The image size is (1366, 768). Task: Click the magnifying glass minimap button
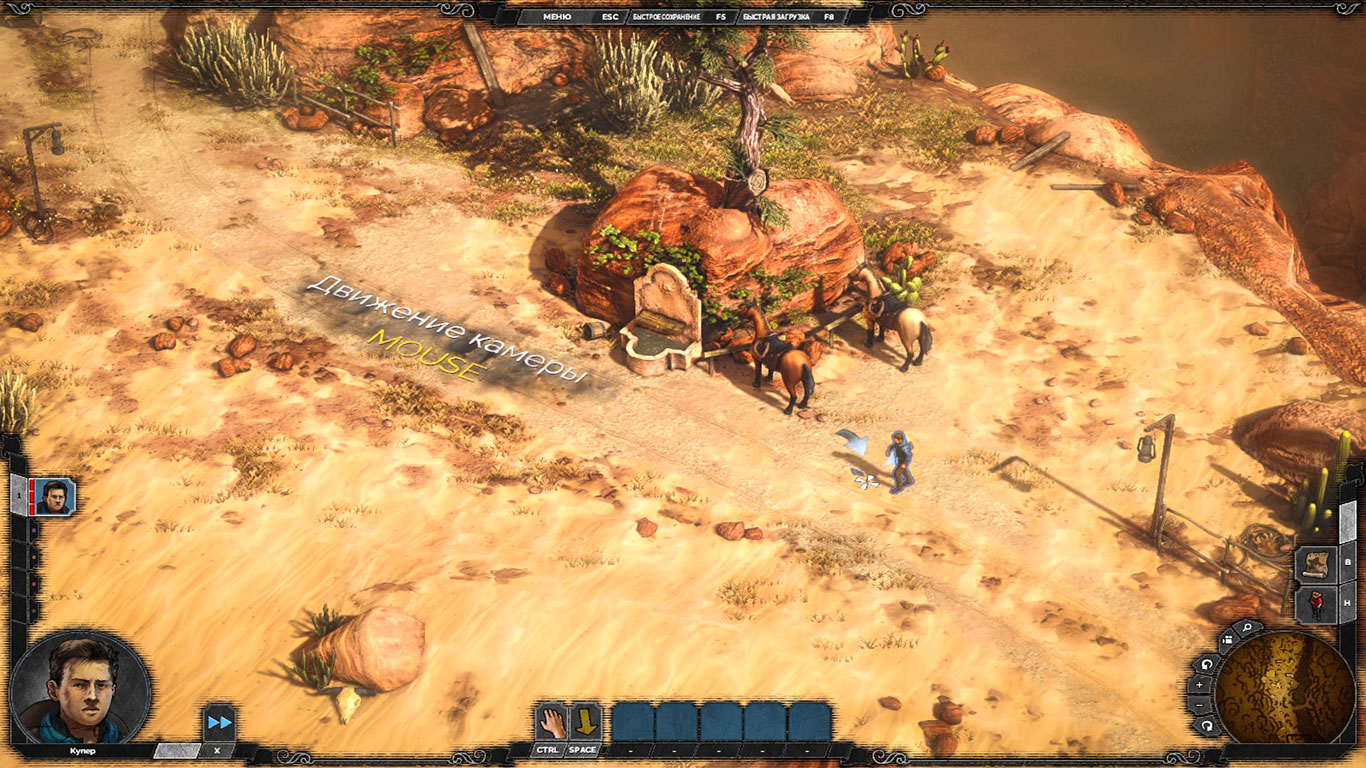[x=1247, y=628]
